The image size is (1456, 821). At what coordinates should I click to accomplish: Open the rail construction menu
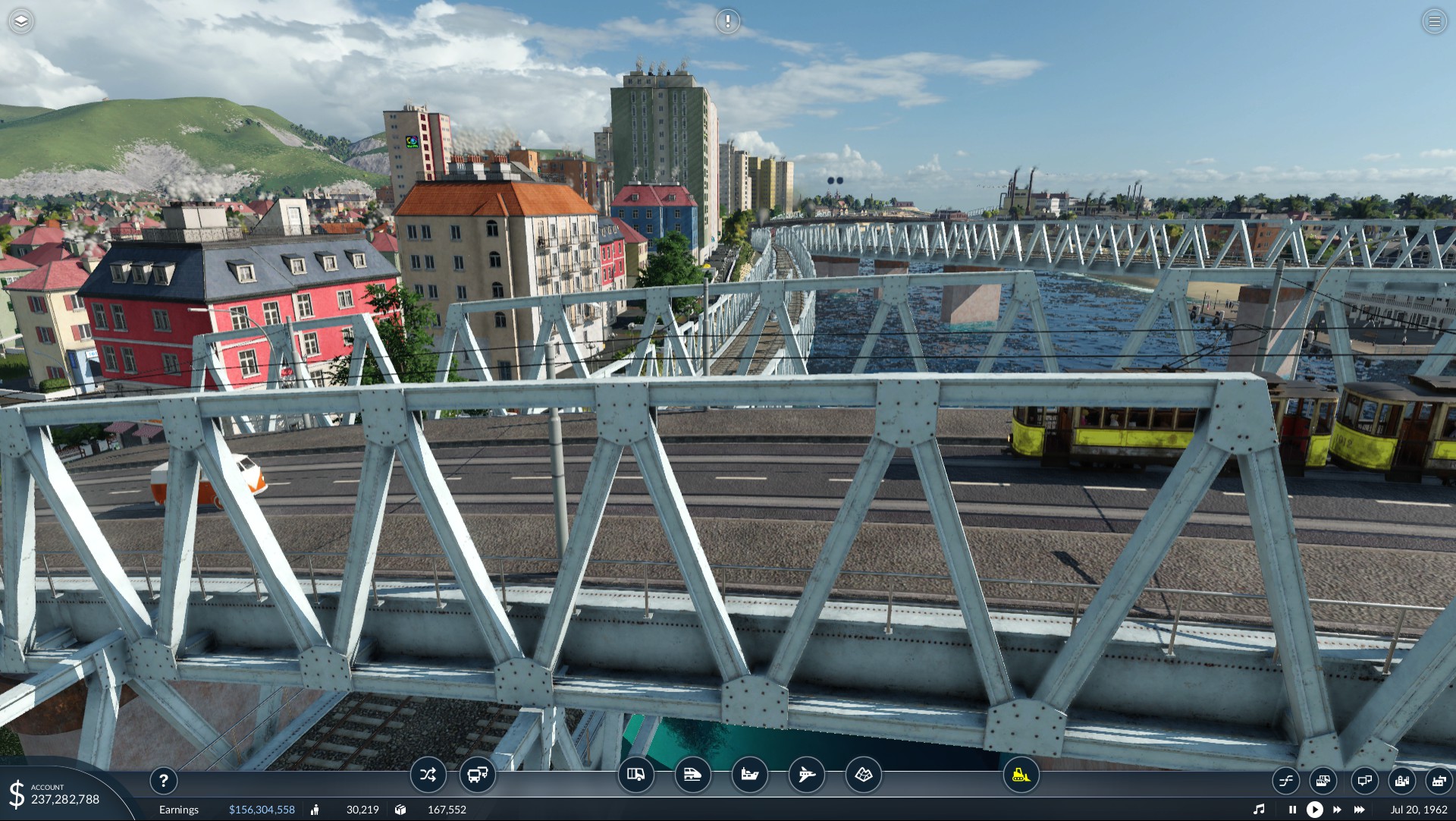click(x=692, y=775)
